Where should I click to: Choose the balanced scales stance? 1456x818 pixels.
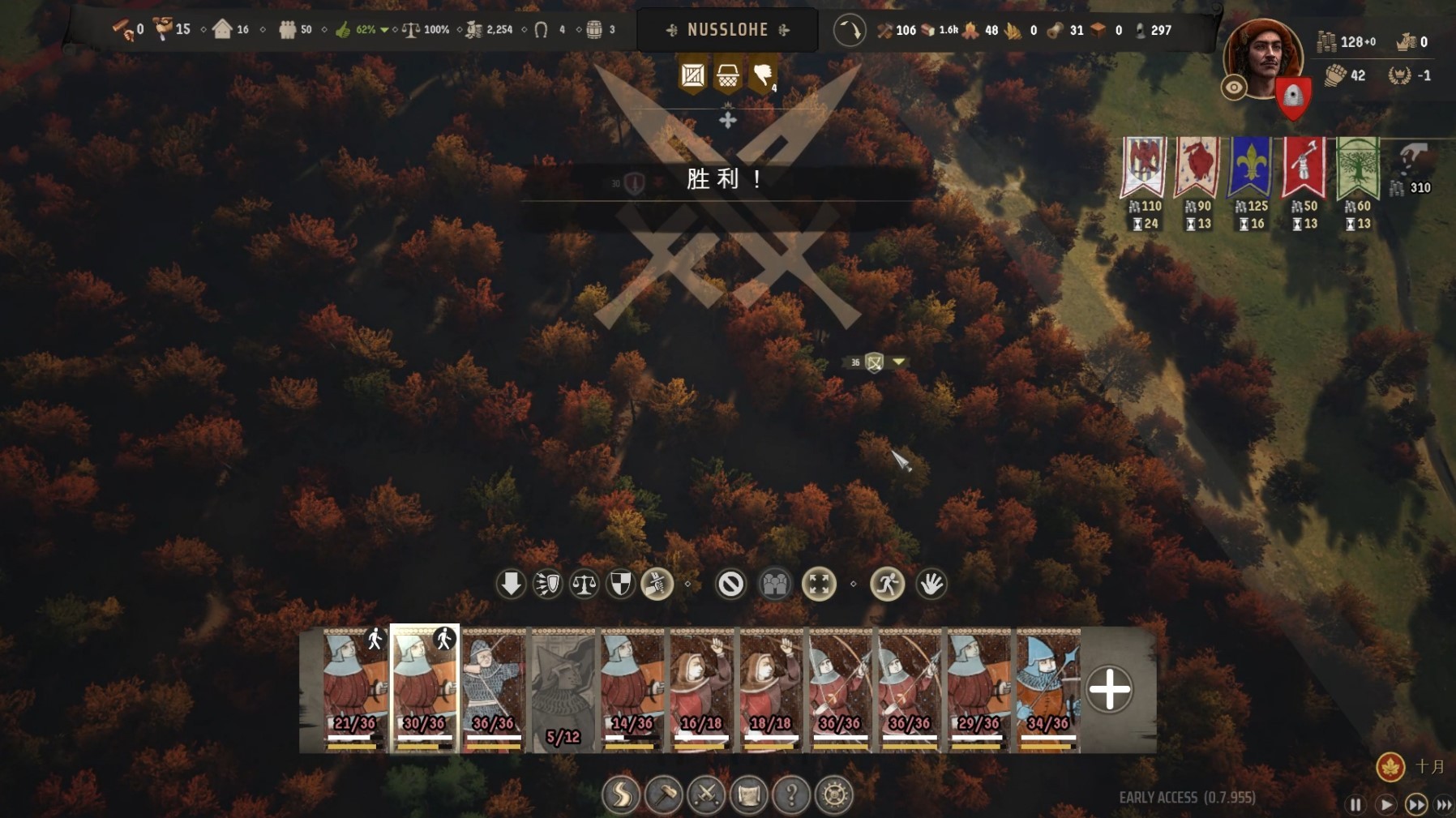pyautogui.click(x=584, y=584)
